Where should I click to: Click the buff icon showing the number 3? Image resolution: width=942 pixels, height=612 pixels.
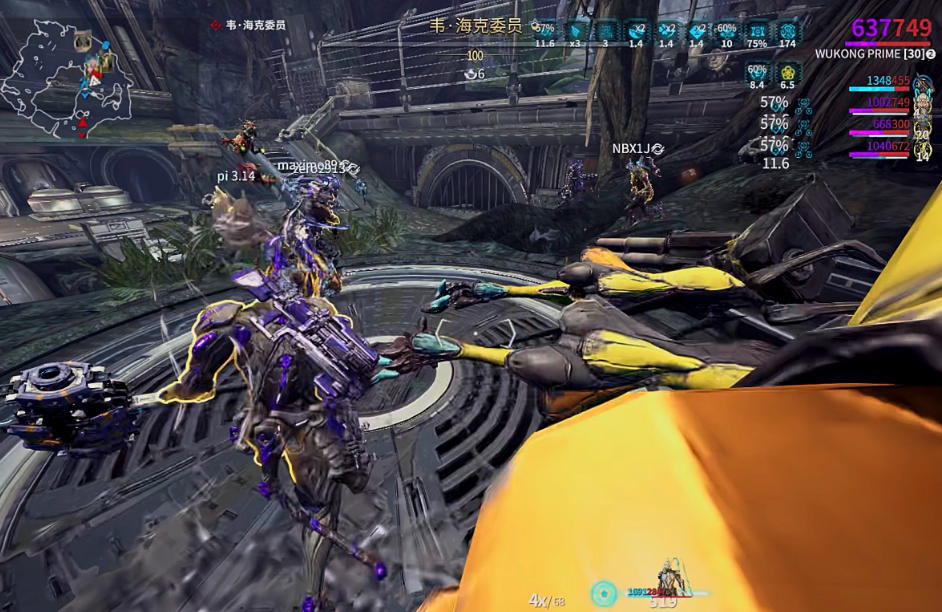click(606, 31)
